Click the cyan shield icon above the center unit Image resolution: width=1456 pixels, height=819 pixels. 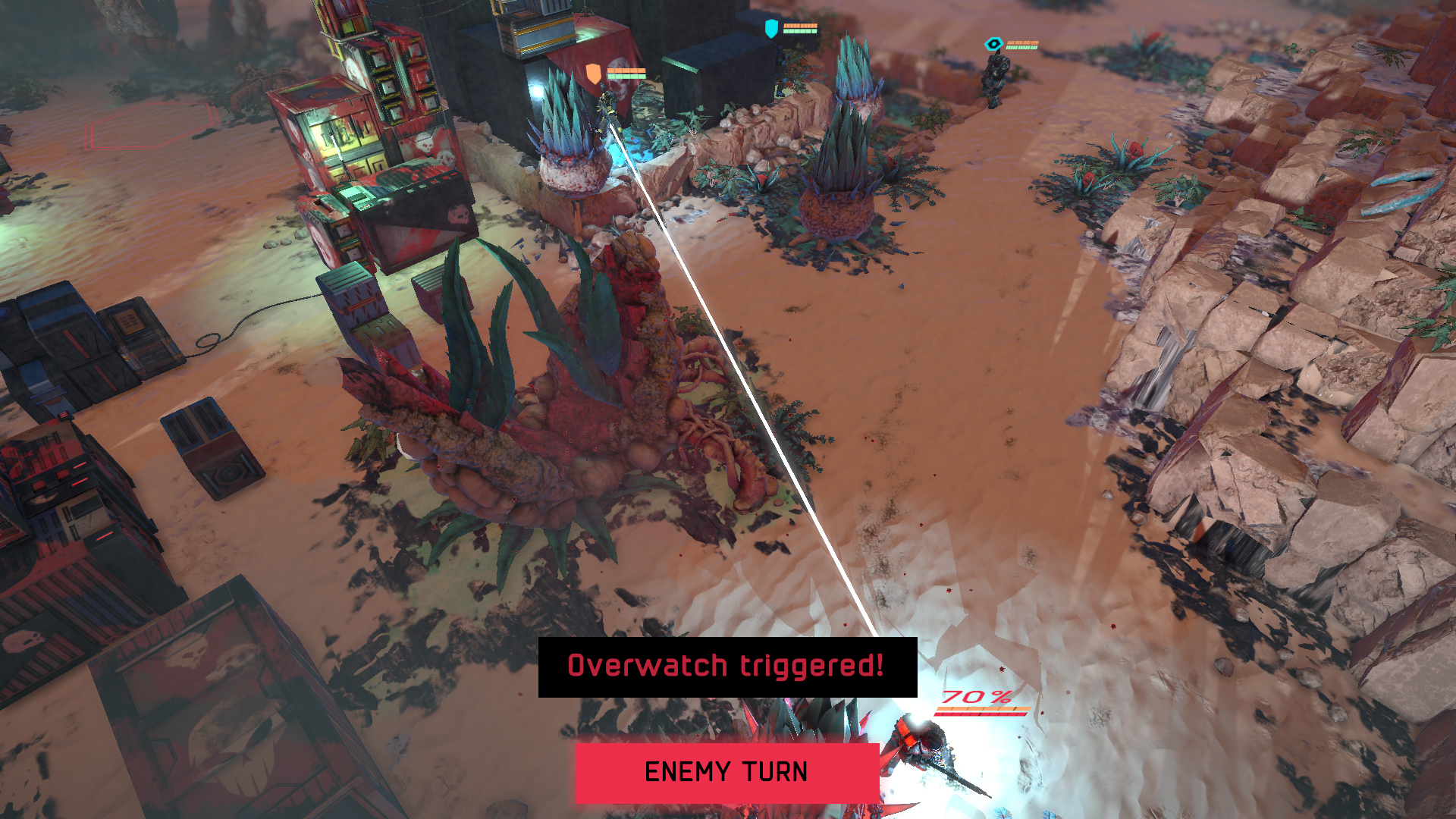tap(770, 28)
